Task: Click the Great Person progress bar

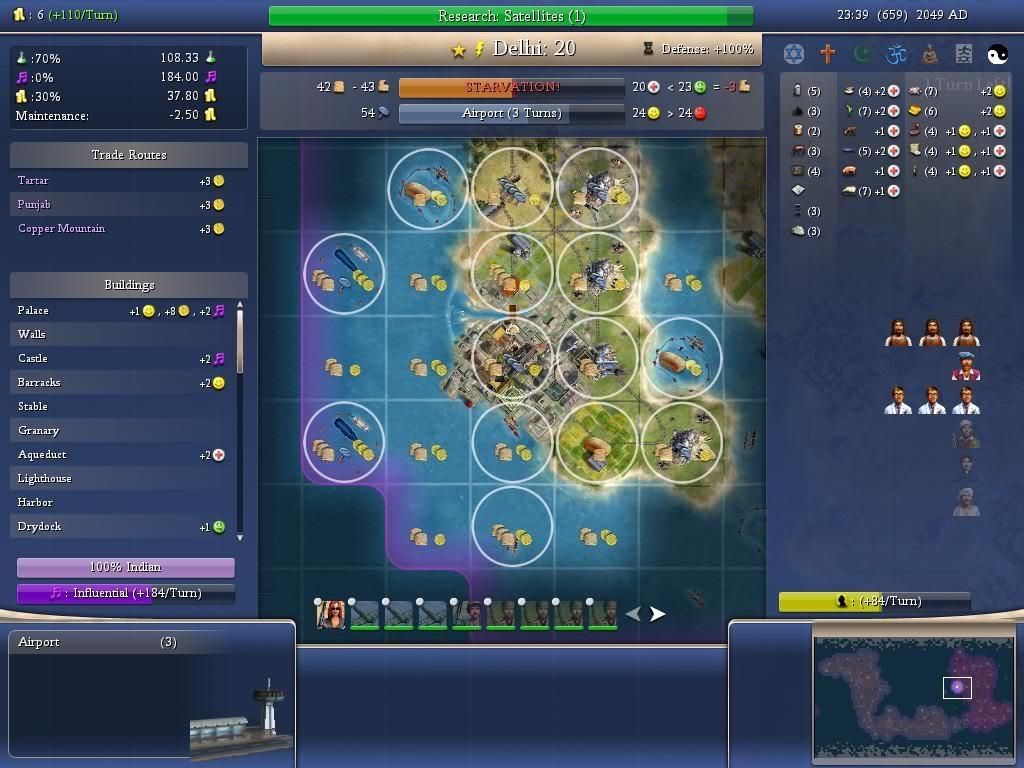Action: pyautogui.click(x=874, y=601)
